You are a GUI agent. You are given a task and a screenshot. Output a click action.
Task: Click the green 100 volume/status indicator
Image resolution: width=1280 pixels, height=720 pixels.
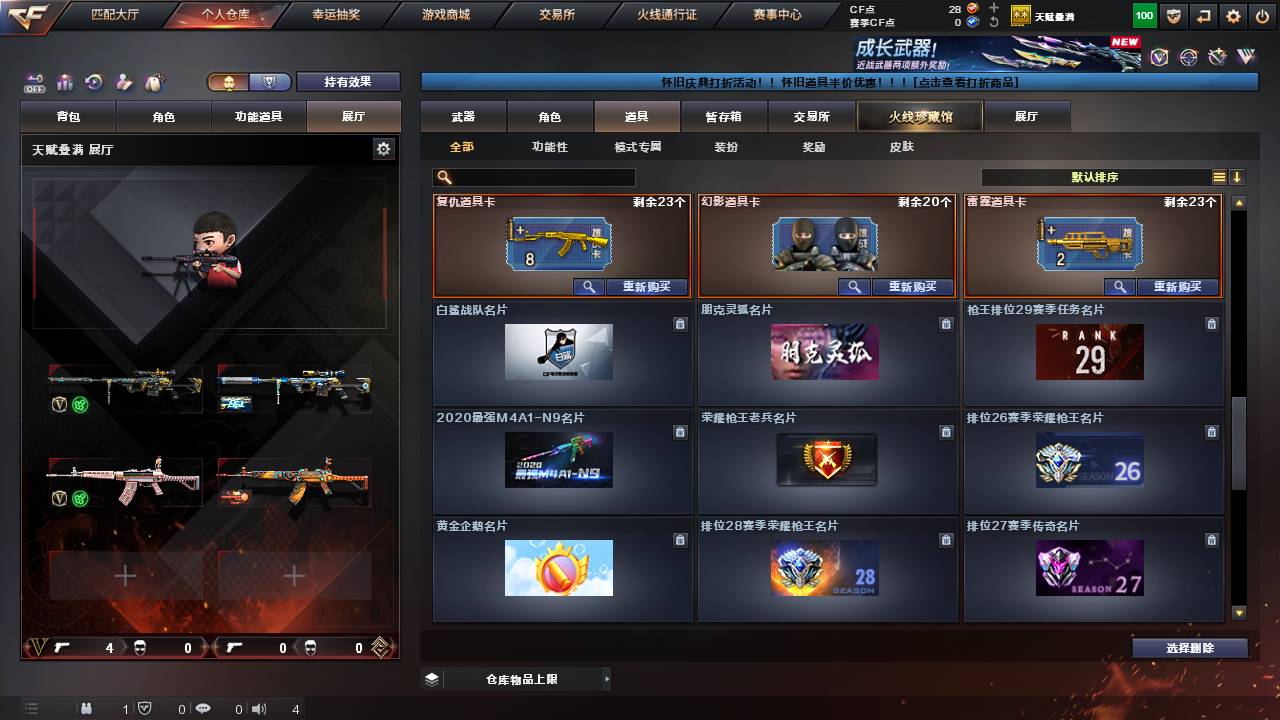tap(1143, 15)
